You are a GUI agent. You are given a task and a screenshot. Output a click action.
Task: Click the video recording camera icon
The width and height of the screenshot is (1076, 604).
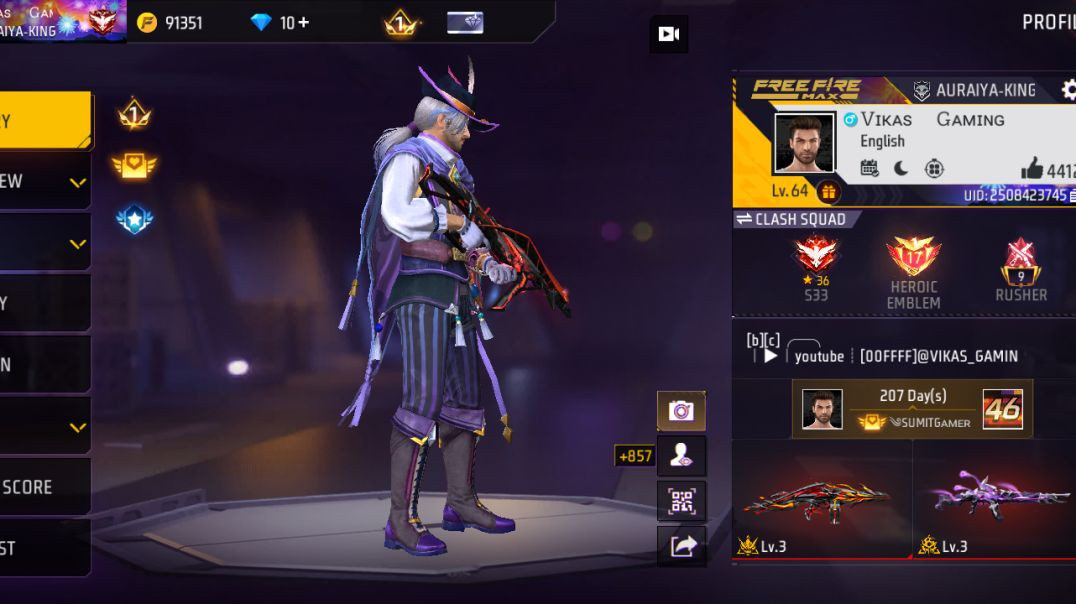click(x=668, y=35)
